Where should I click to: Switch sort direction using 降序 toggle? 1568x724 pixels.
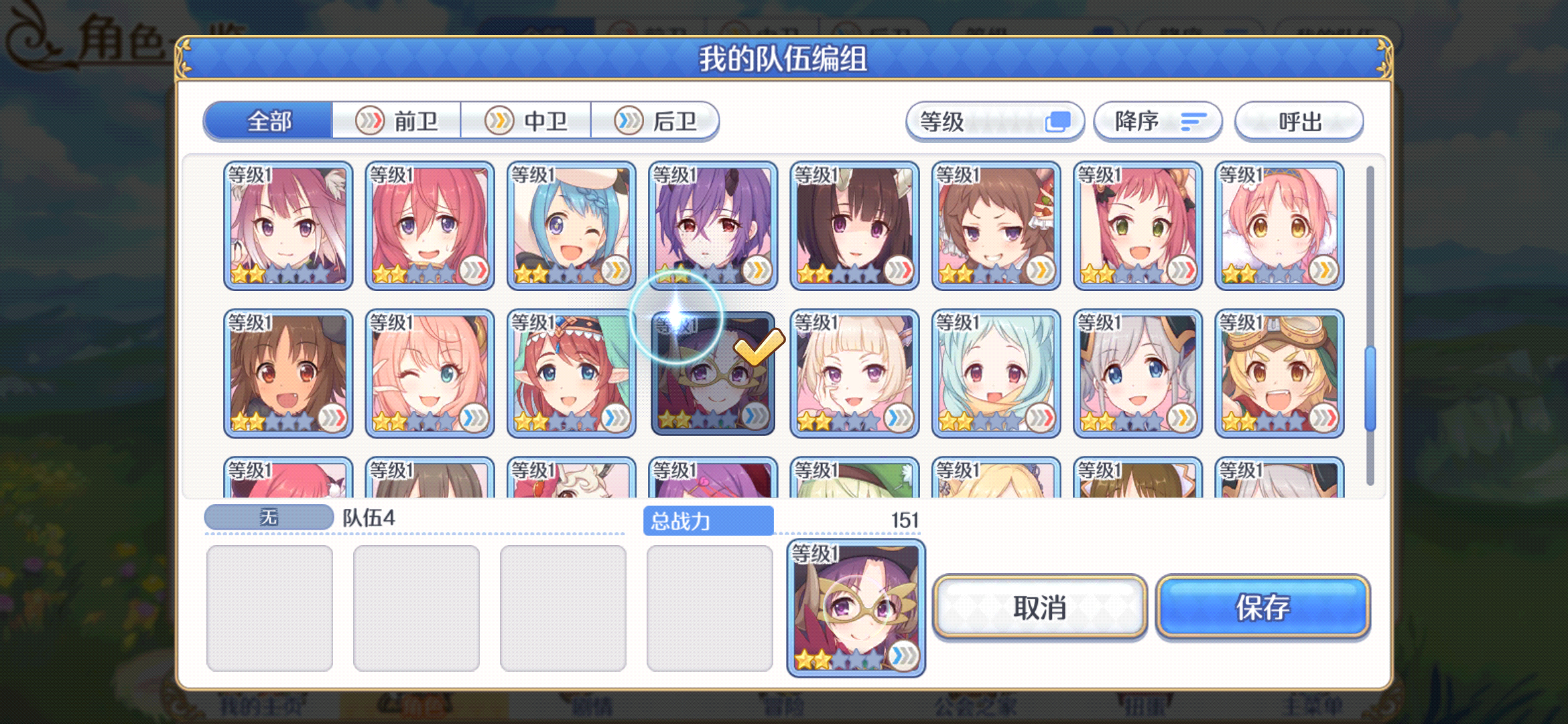[x=1158, y=121]
